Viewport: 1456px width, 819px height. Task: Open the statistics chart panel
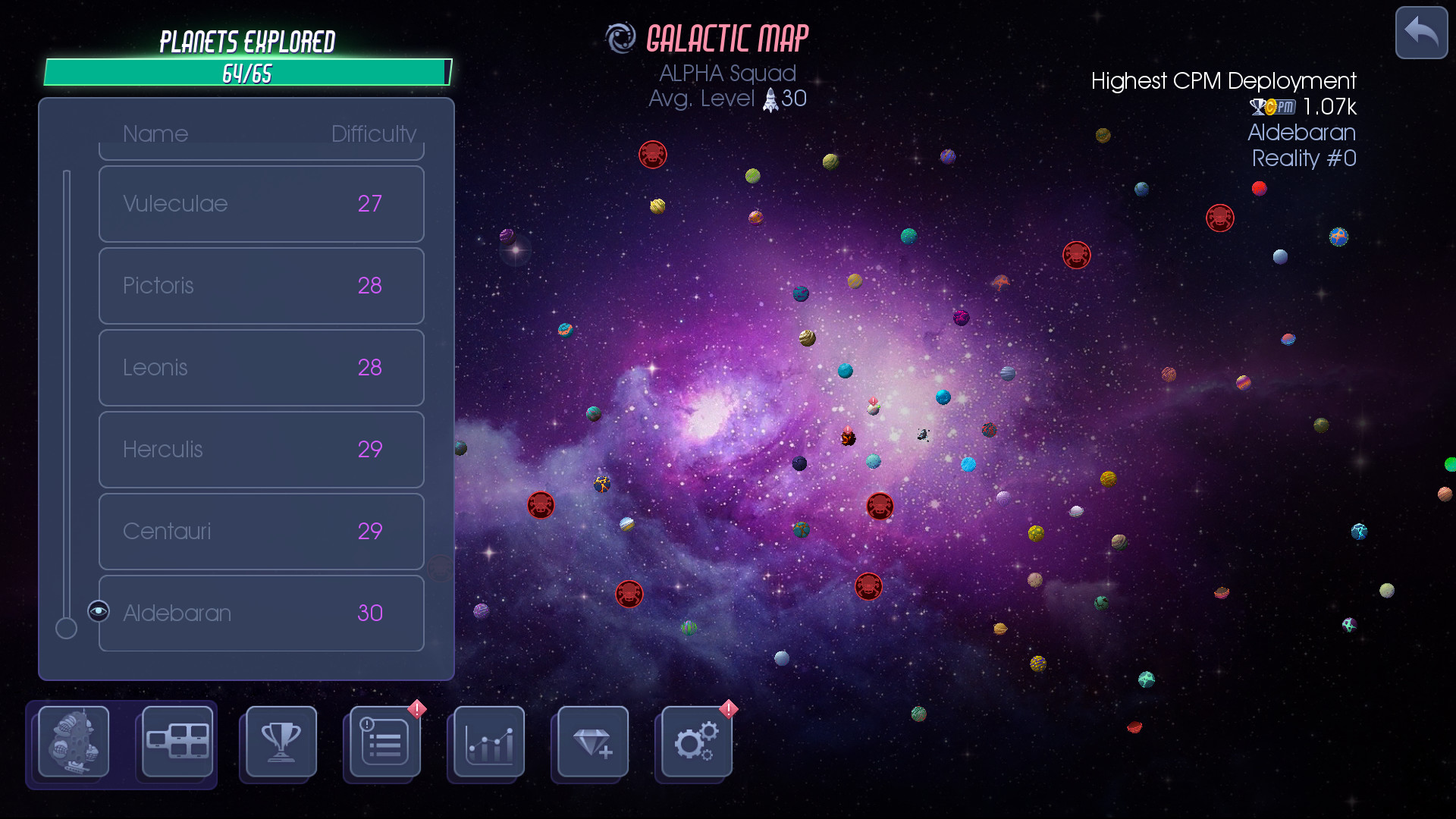(486, 743)
